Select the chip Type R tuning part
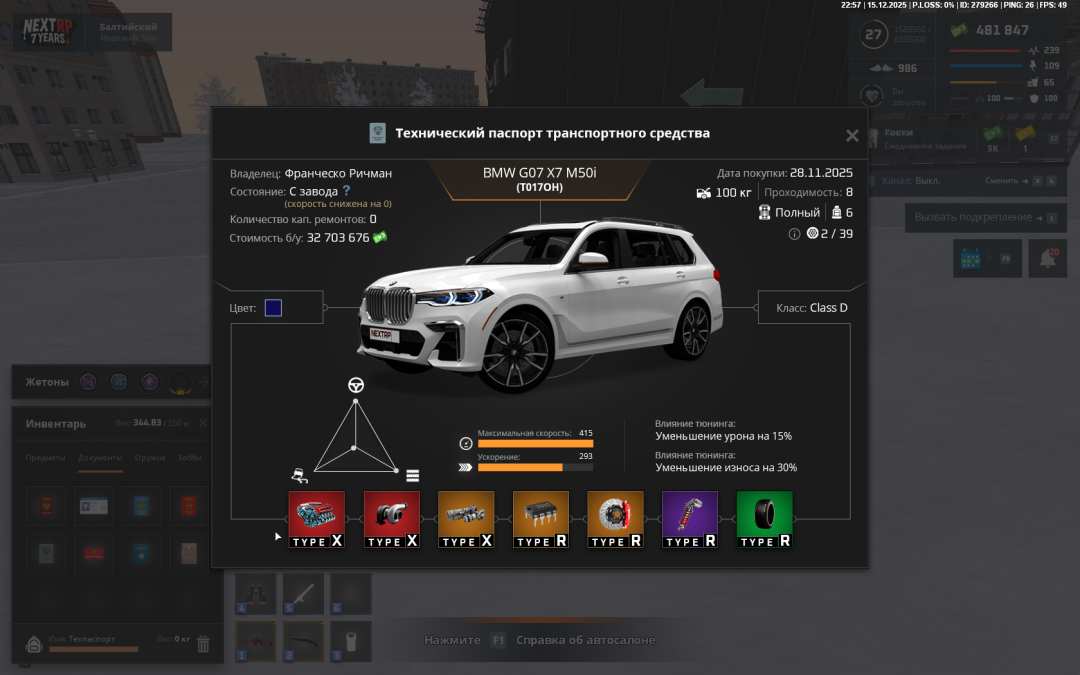 (541, 519)
